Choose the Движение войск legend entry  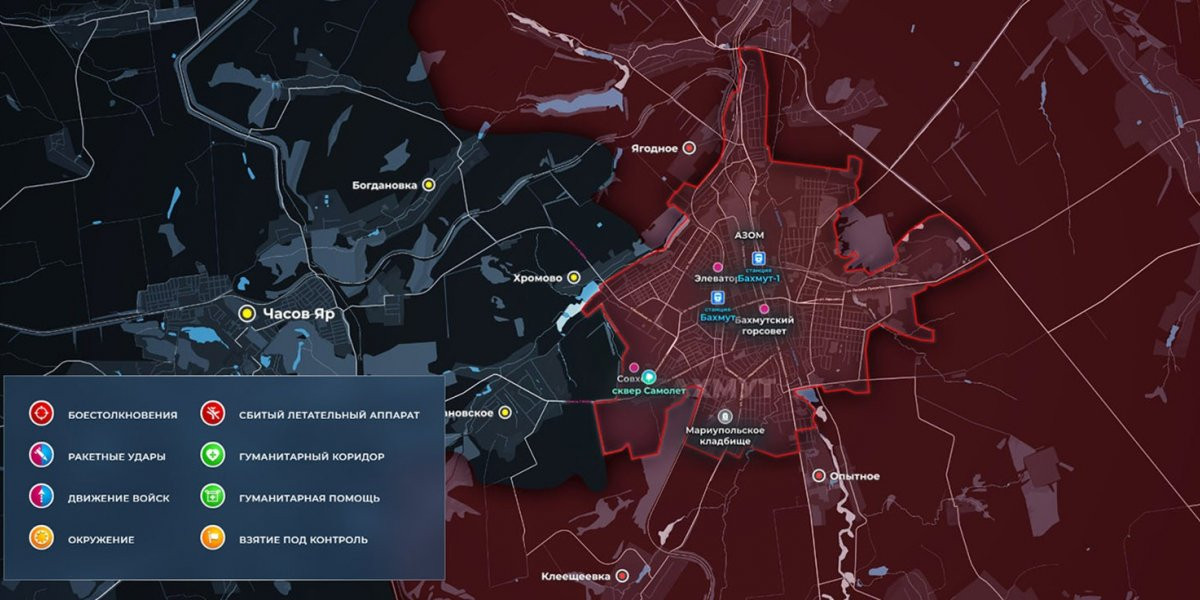pyautogui.click(x=41, y=497)
